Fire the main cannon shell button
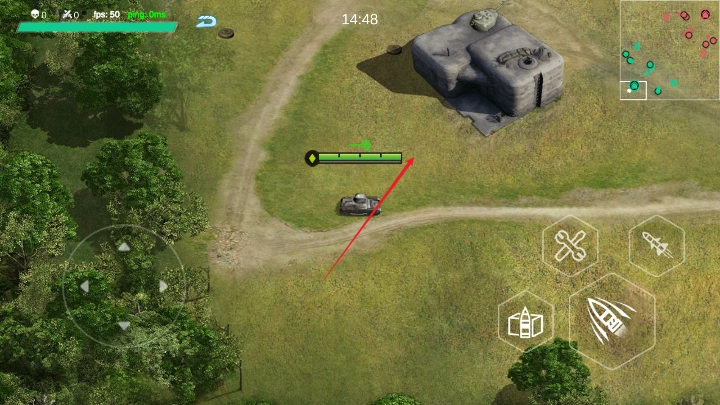The image size is (720, 405). (x=611, y=321)
